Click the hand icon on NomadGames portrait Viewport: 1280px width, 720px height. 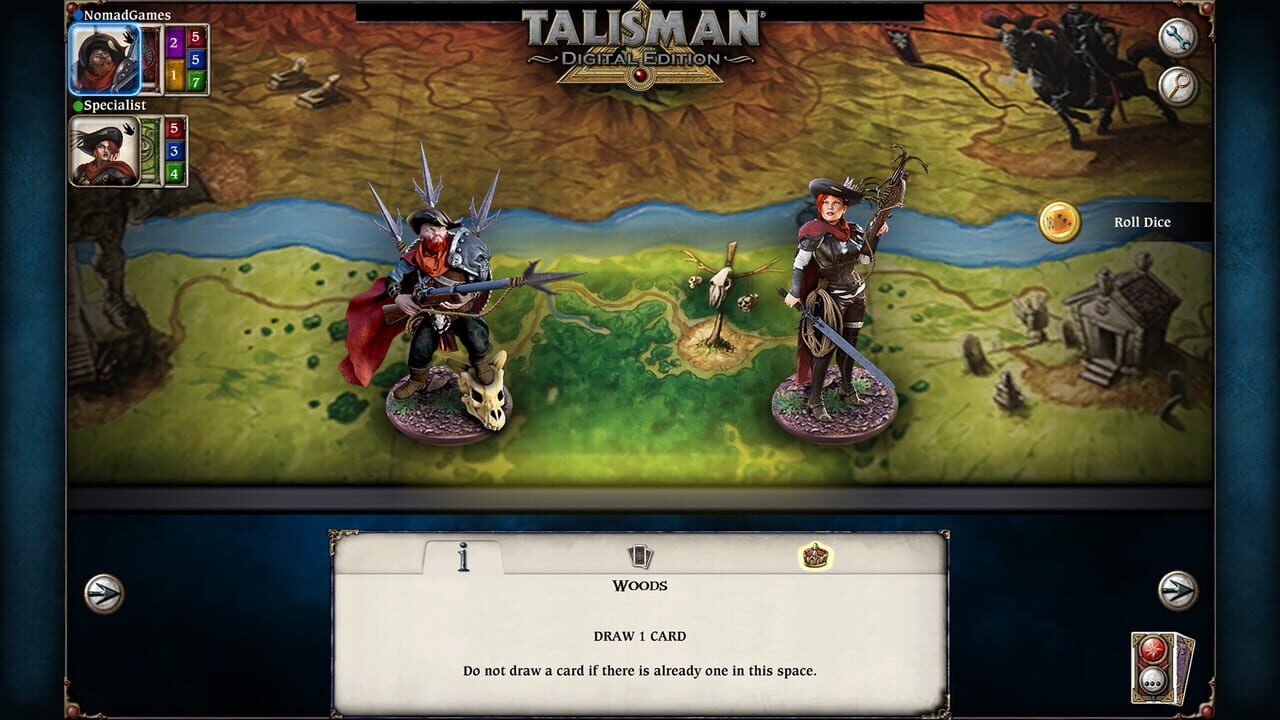(129, 38)
